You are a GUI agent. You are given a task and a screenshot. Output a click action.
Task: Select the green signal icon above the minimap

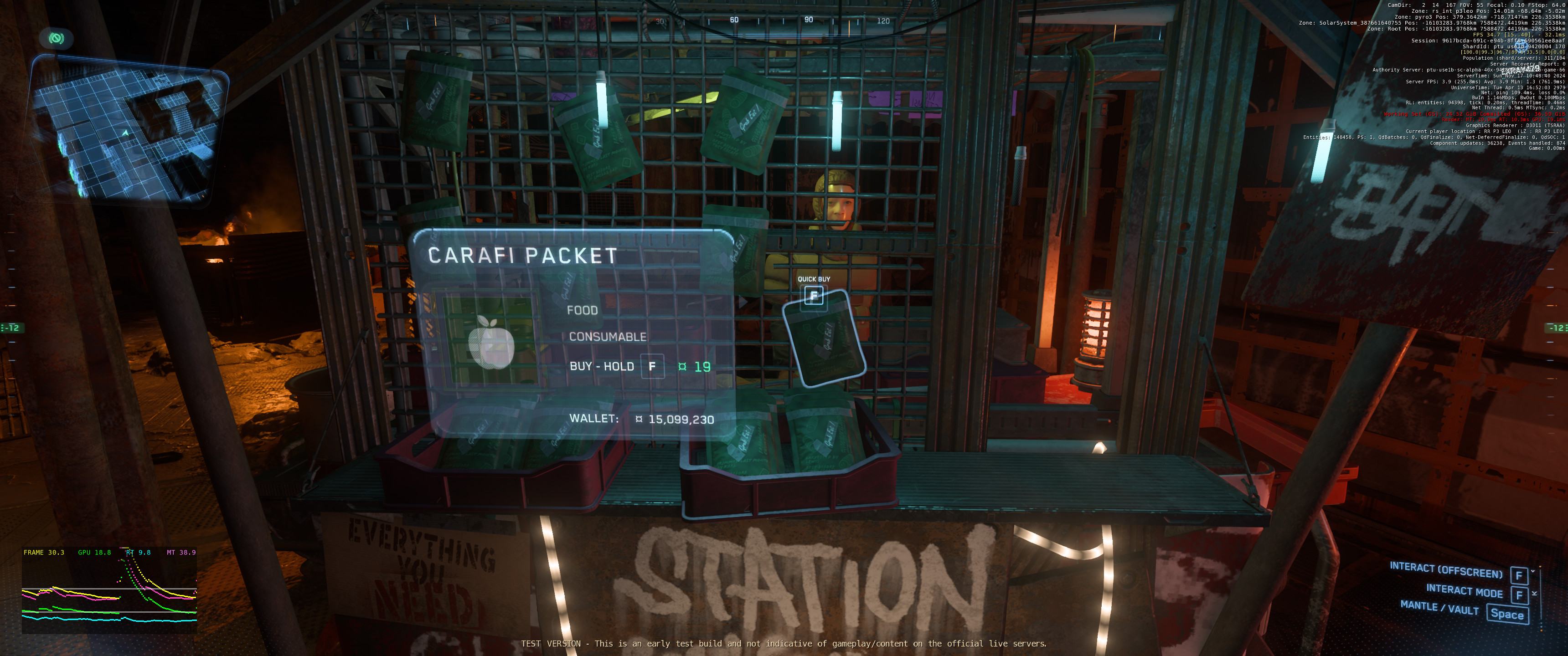point(57,39)
